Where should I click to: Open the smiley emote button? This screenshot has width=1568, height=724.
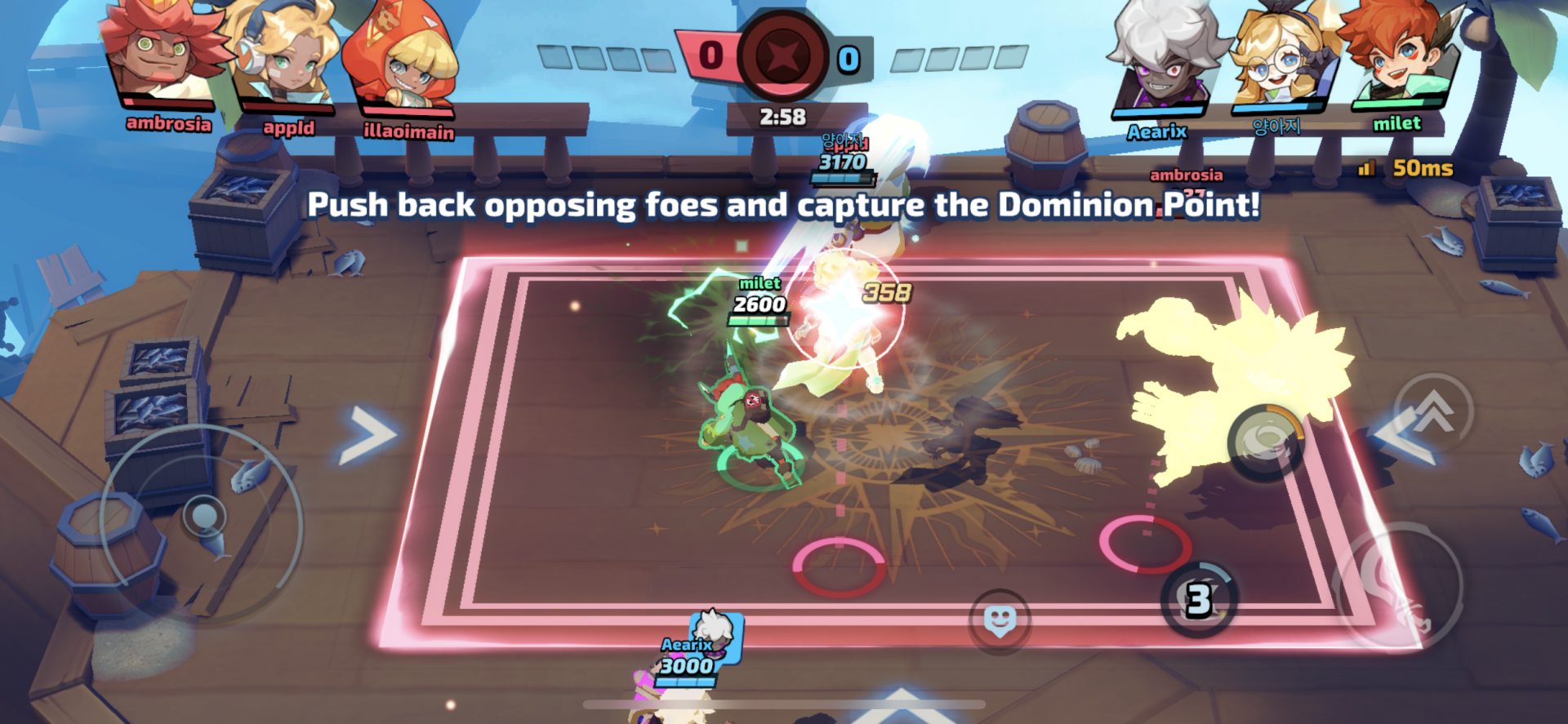pos(1000,621)
